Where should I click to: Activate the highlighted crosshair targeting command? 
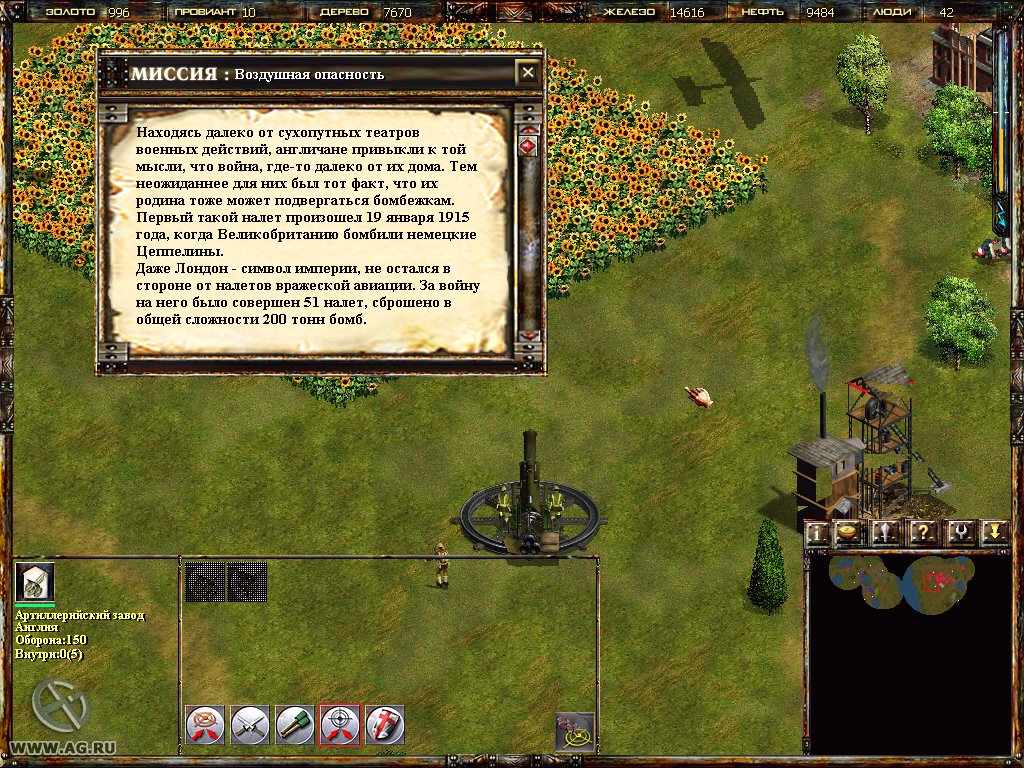coord(340,725)
